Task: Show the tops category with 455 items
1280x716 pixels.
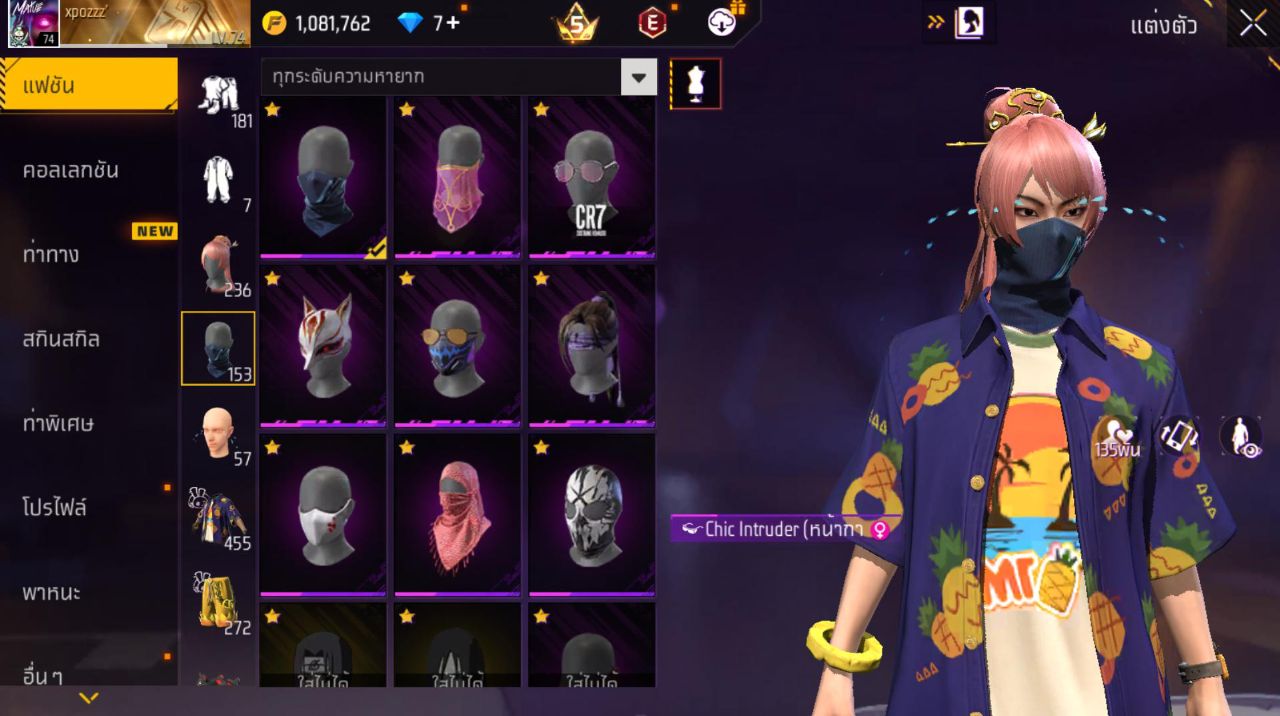Action: [x=218, y=518]
